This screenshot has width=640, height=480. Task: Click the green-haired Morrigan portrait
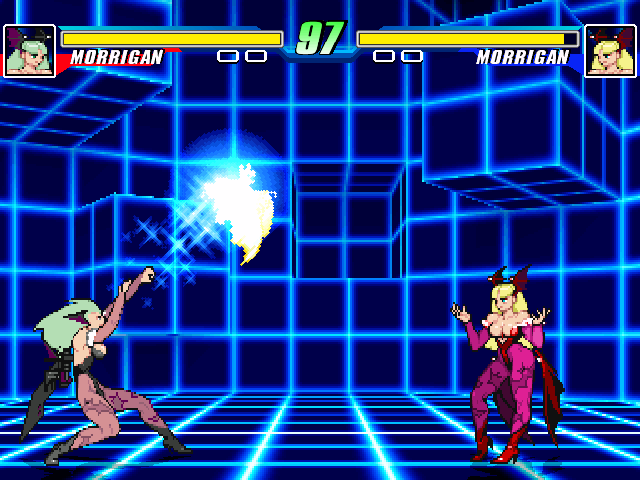[29, 51]
